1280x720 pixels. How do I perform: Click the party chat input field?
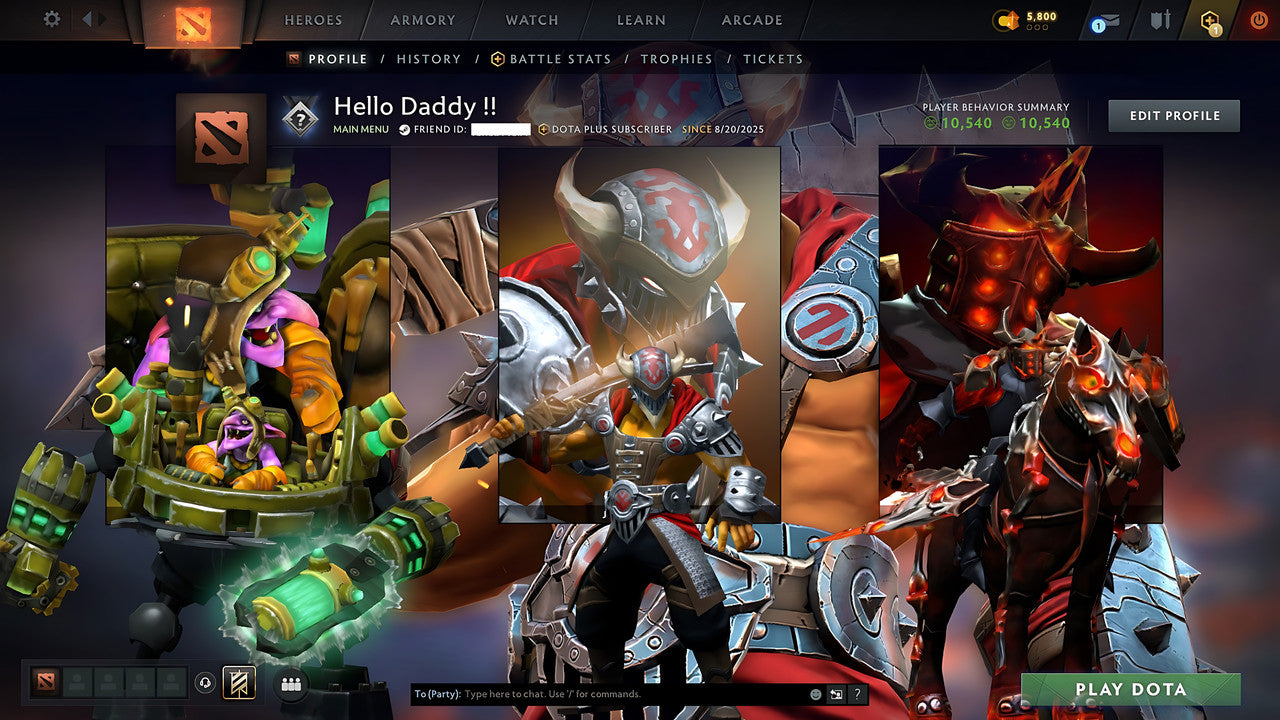(x=600, y=692)
